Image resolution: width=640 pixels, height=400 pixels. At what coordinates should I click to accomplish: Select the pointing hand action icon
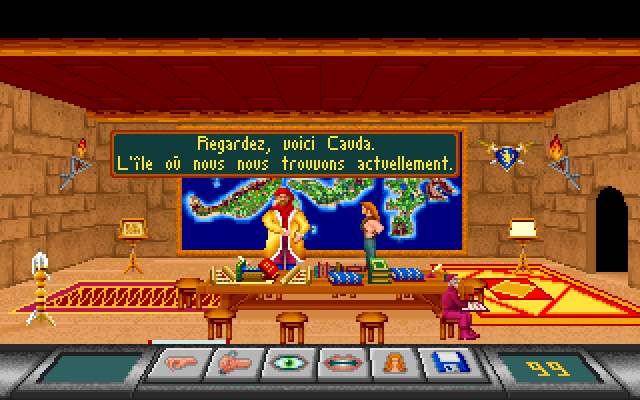coord(176,364)
